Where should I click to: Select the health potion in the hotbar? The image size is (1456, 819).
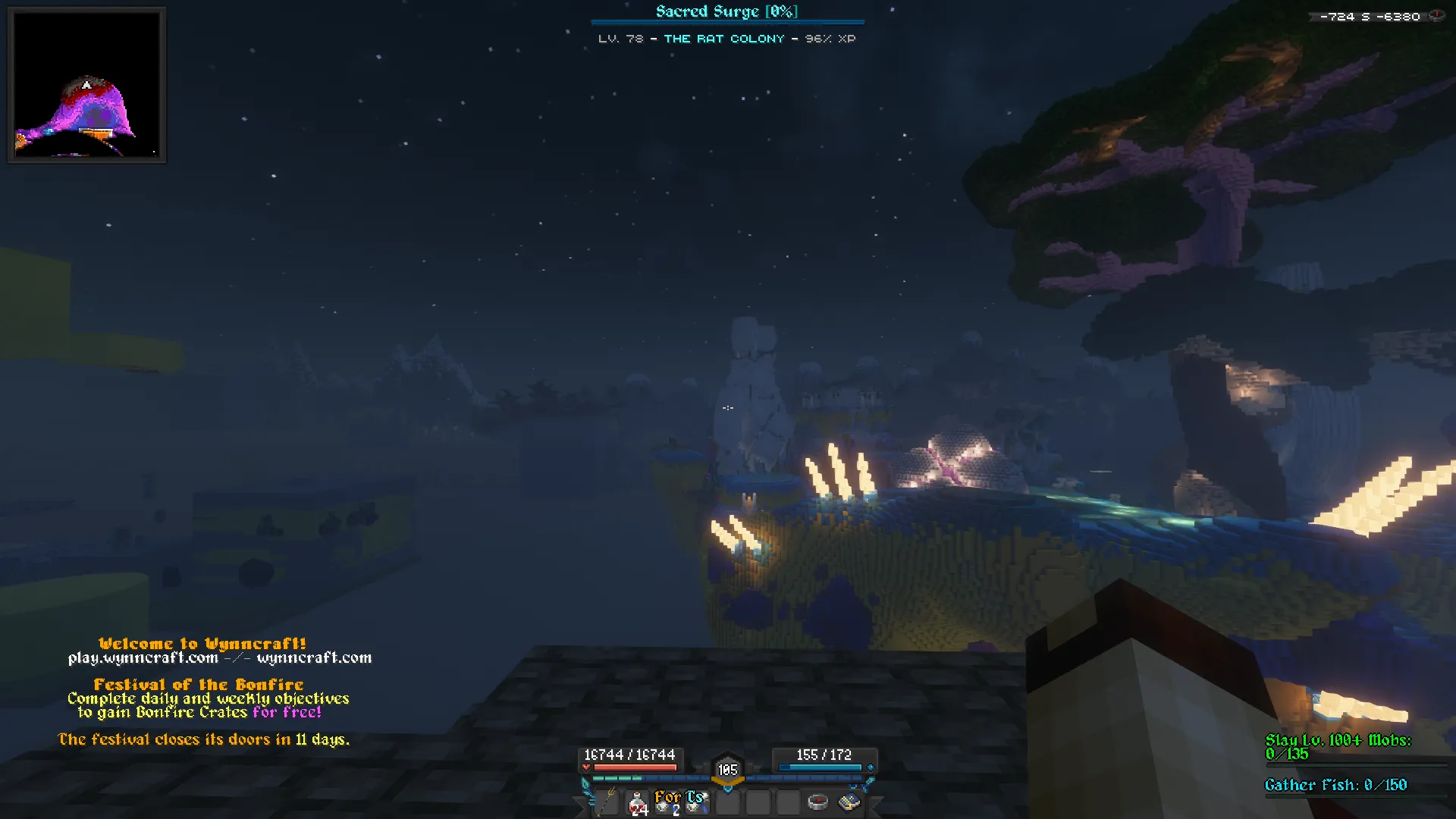tap(635, 802)
